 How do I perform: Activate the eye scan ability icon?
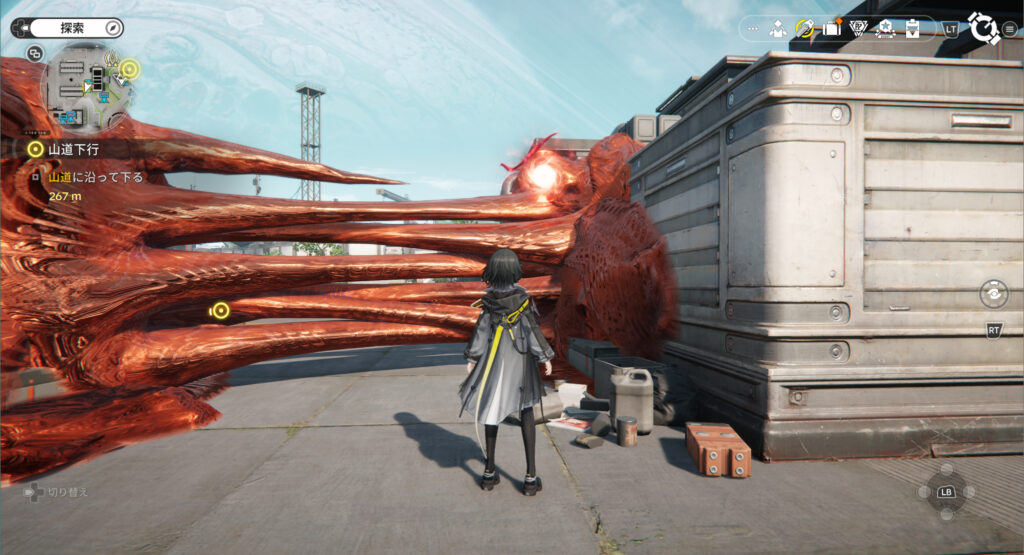[992, 294]
